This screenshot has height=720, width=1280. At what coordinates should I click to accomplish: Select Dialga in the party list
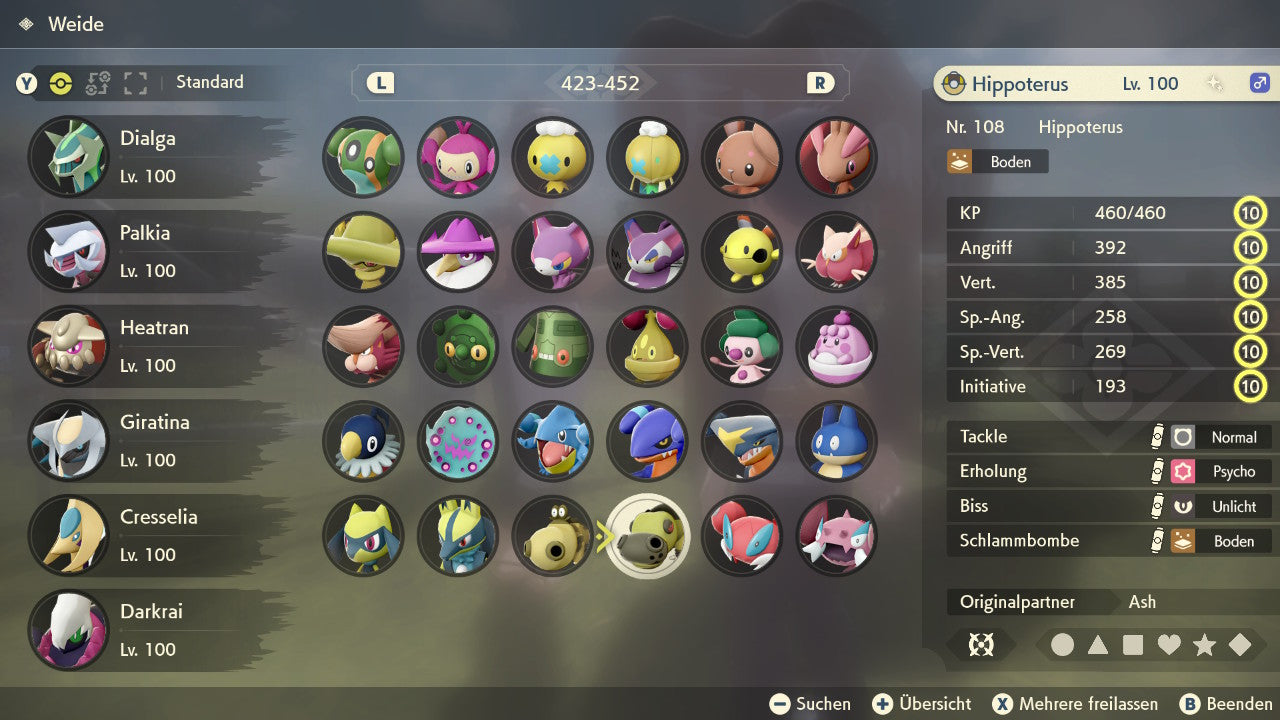(x=150, y=157)
